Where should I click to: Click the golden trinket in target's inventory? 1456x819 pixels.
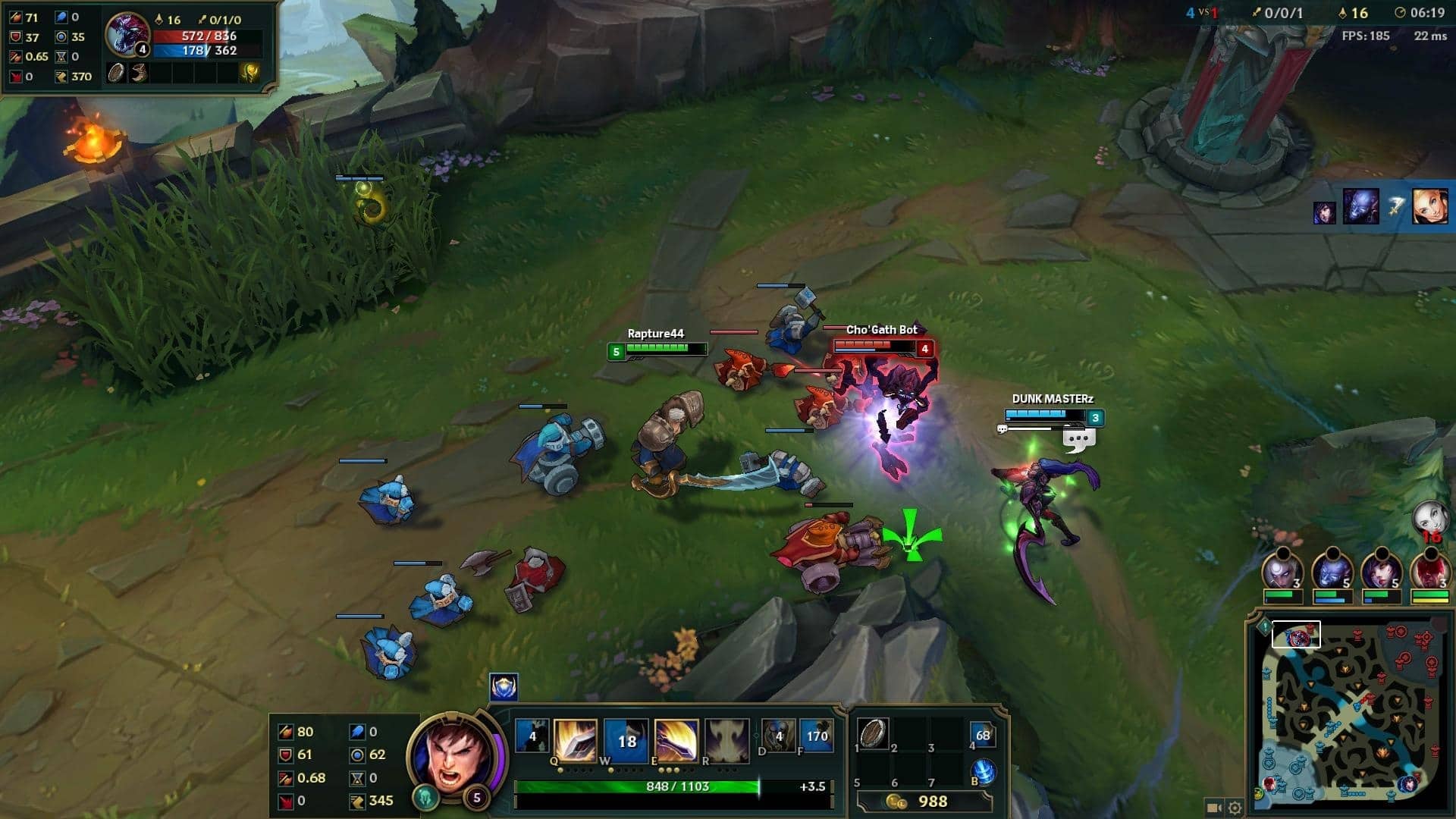(x=249, y=73)
